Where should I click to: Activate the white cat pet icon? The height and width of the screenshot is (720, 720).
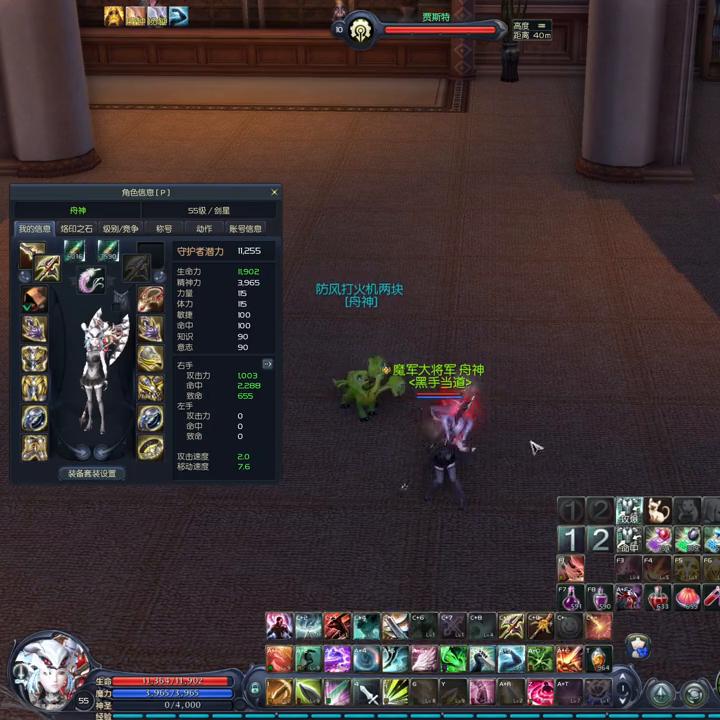click(x=657, y=512)
